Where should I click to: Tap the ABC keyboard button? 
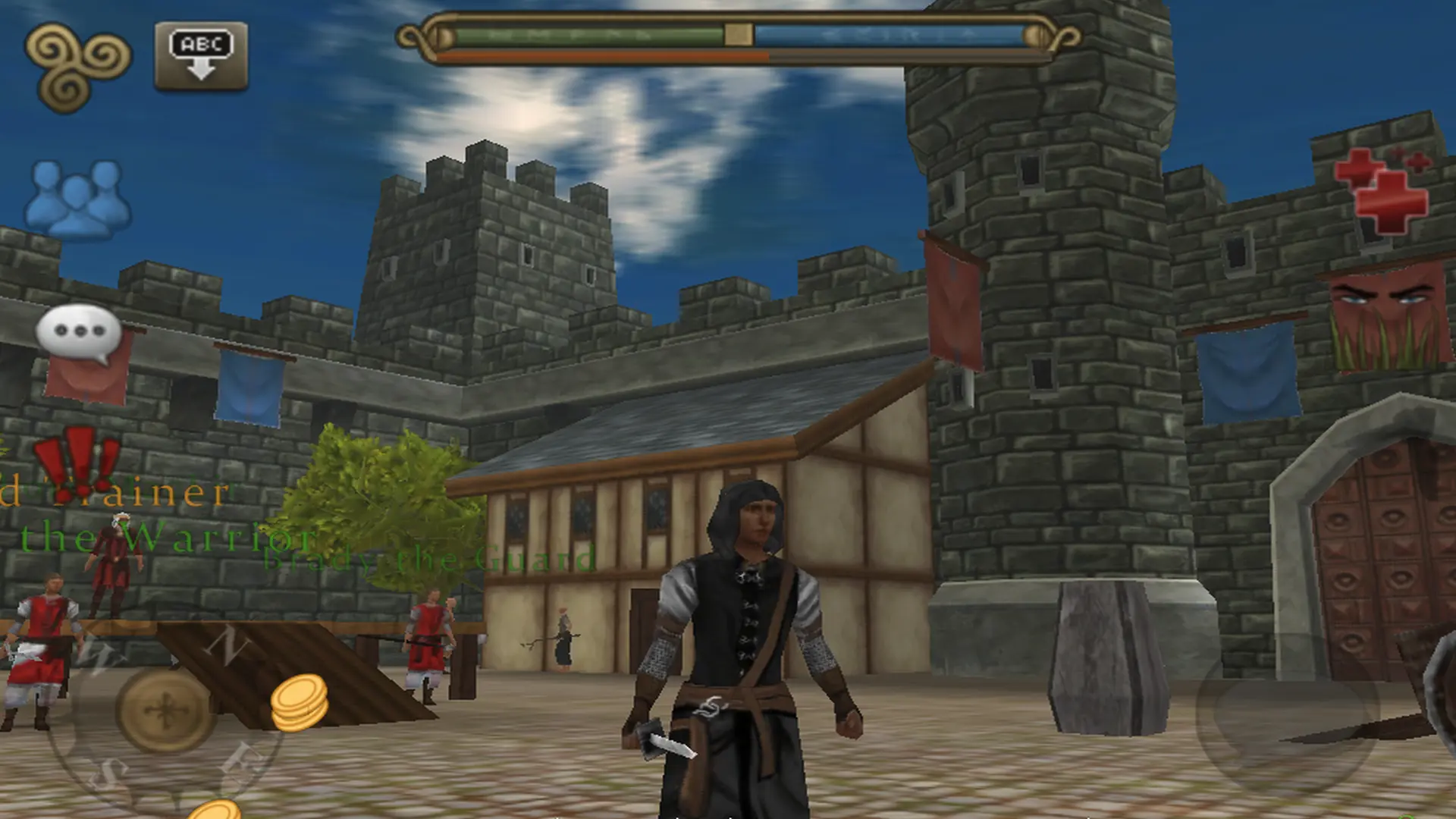point(201,56)
